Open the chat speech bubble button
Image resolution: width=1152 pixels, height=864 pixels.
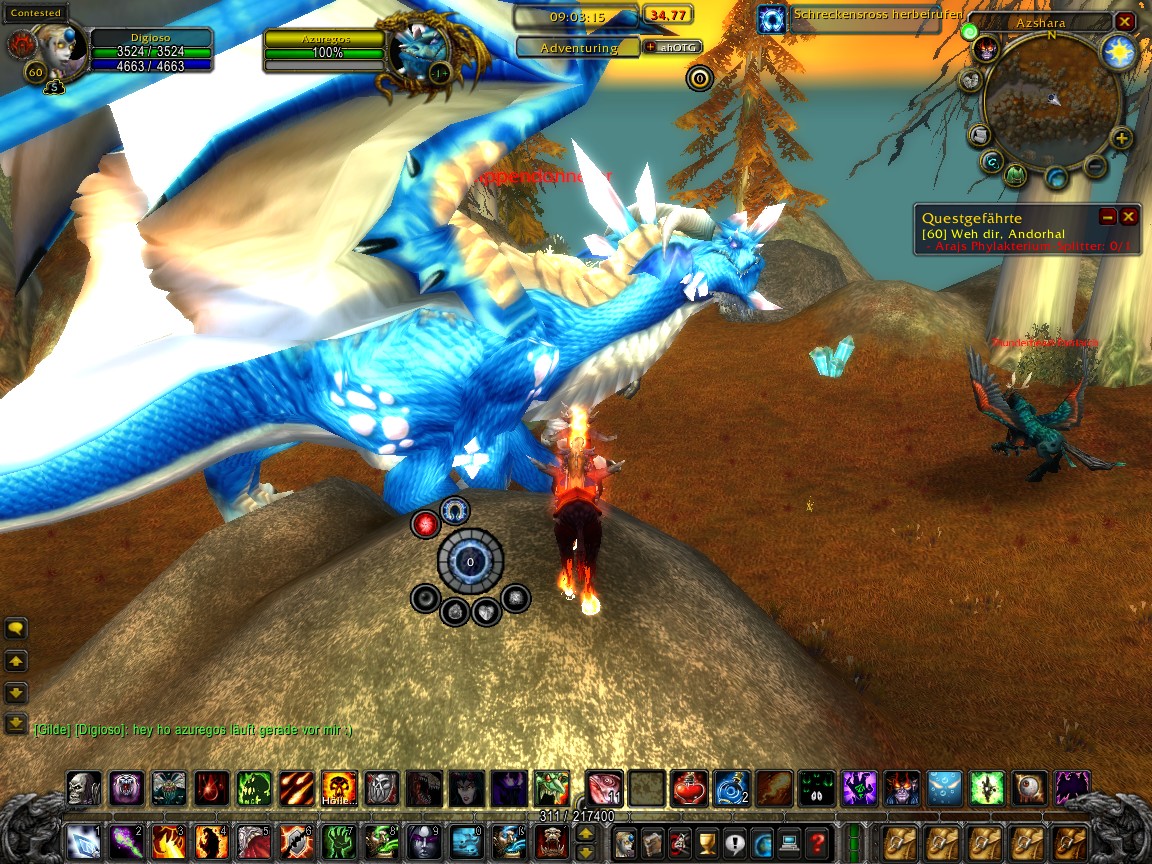tap(16, 629)
